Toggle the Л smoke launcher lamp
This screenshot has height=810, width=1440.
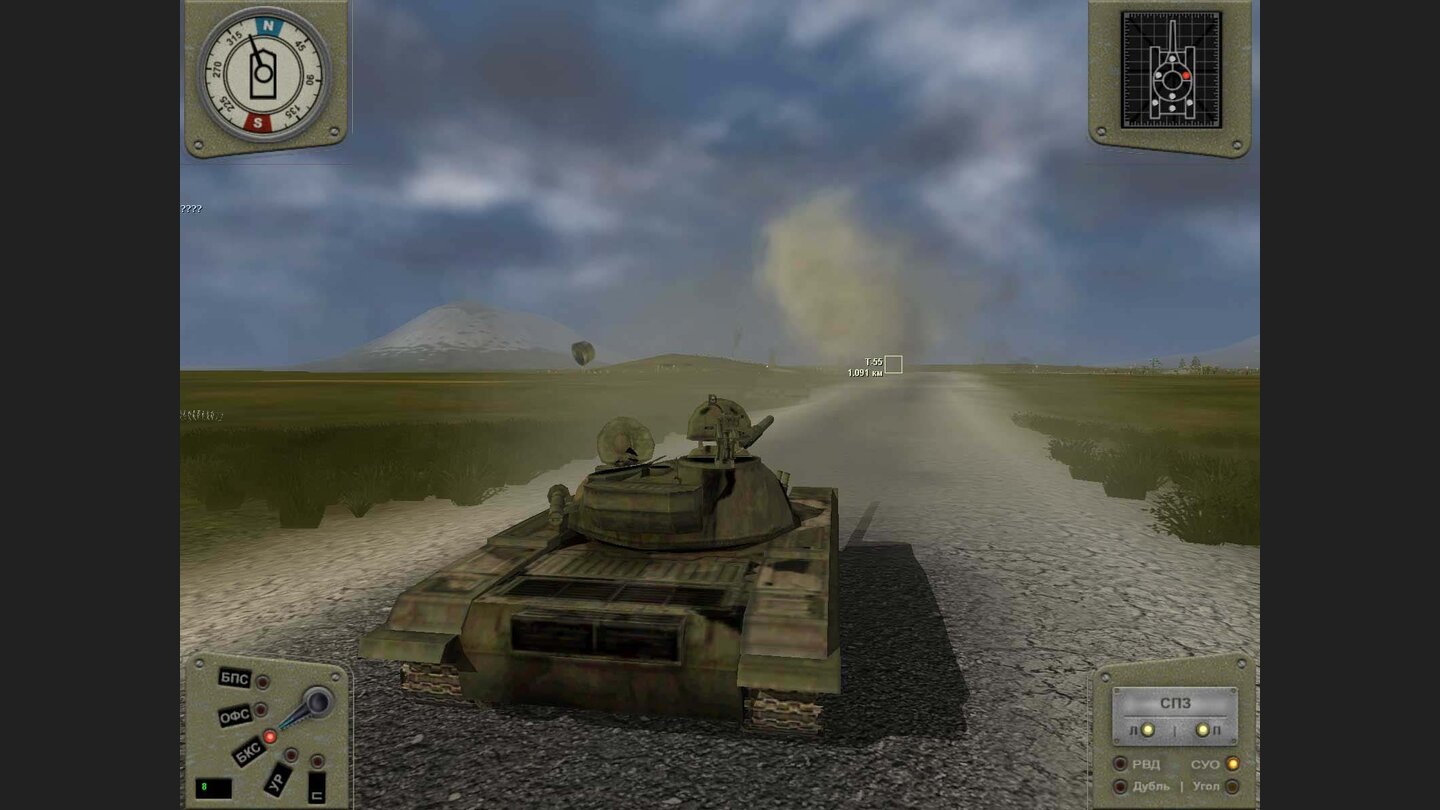pos(1148,730)
